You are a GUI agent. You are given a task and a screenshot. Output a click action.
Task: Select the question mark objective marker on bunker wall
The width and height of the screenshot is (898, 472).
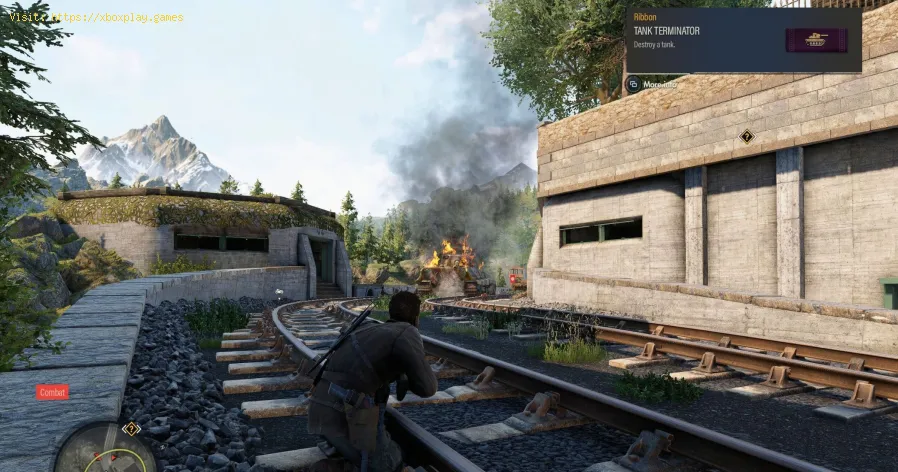[x=746, y=136]
